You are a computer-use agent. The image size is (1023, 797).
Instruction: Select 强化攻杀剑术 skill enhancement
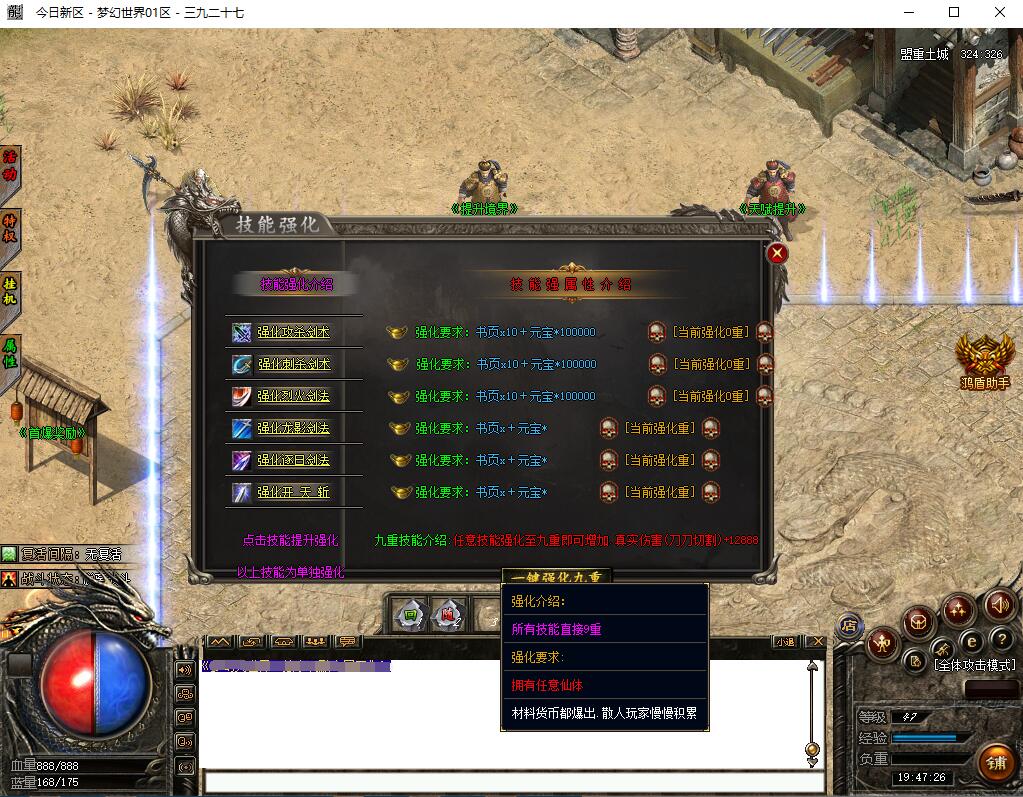point(293,332)
